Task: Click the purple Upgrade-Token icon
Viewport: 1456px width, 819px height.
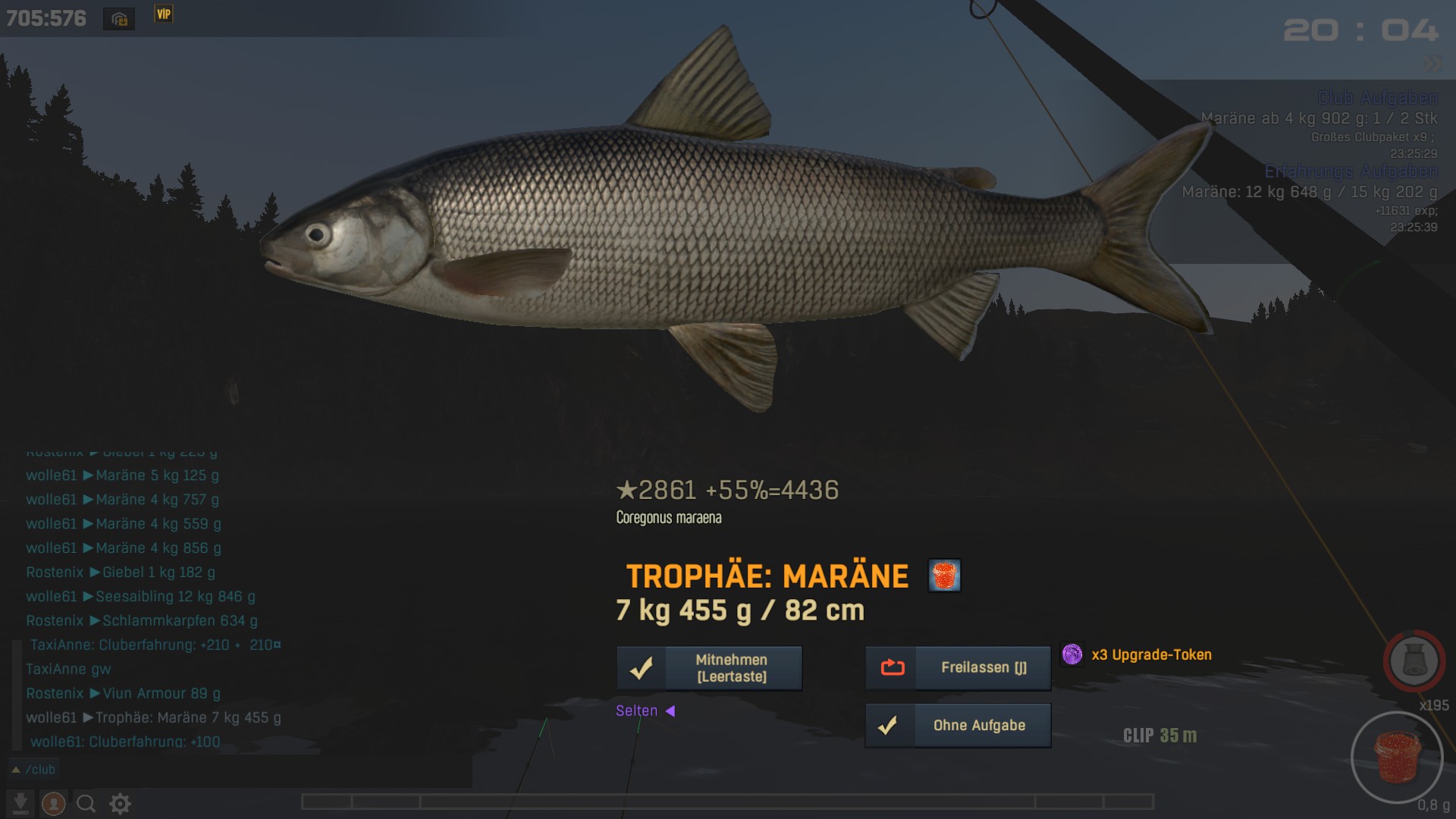Action: (1072, 654)
